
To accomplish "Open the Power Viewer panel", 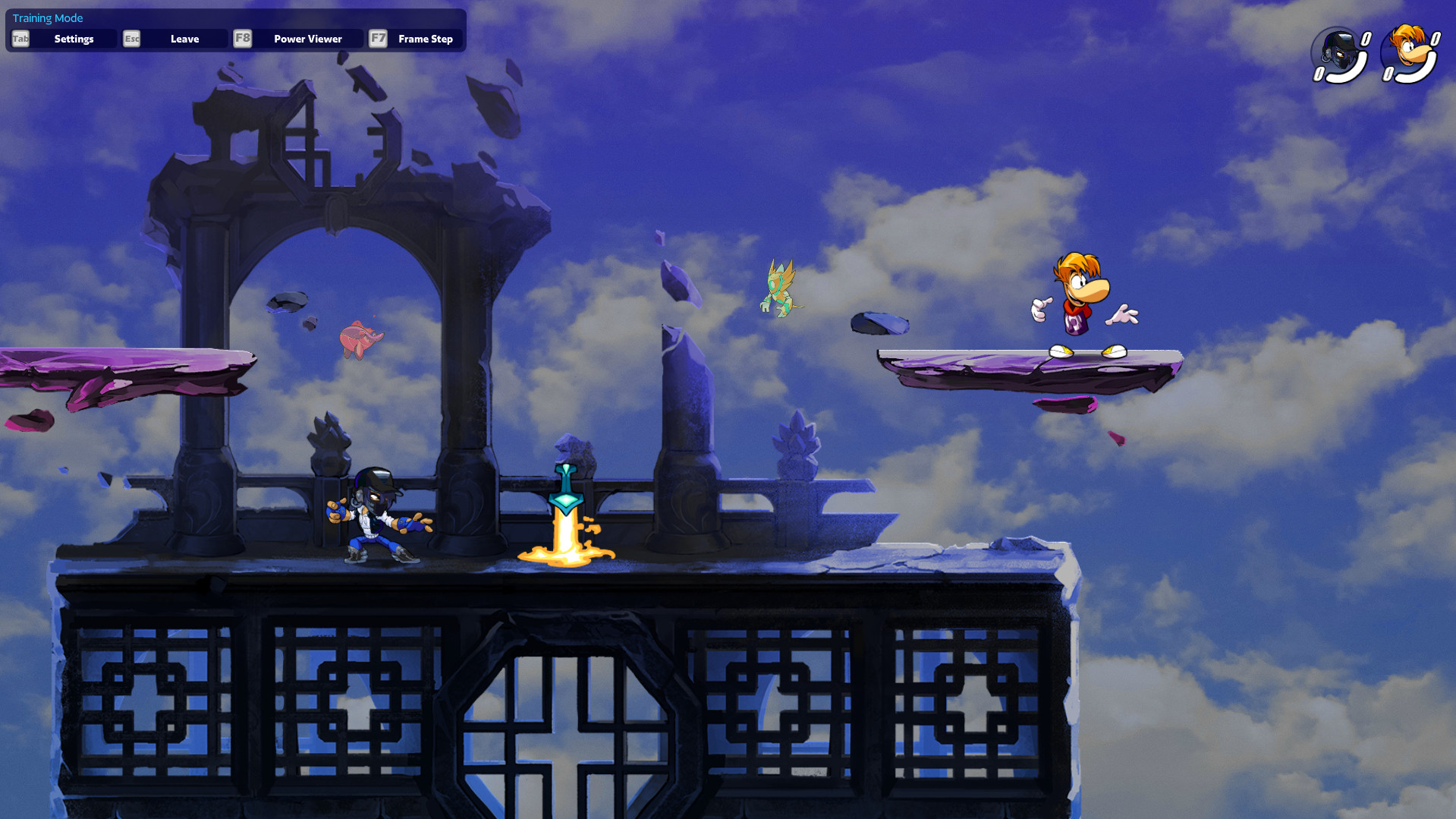I will 307,39.
